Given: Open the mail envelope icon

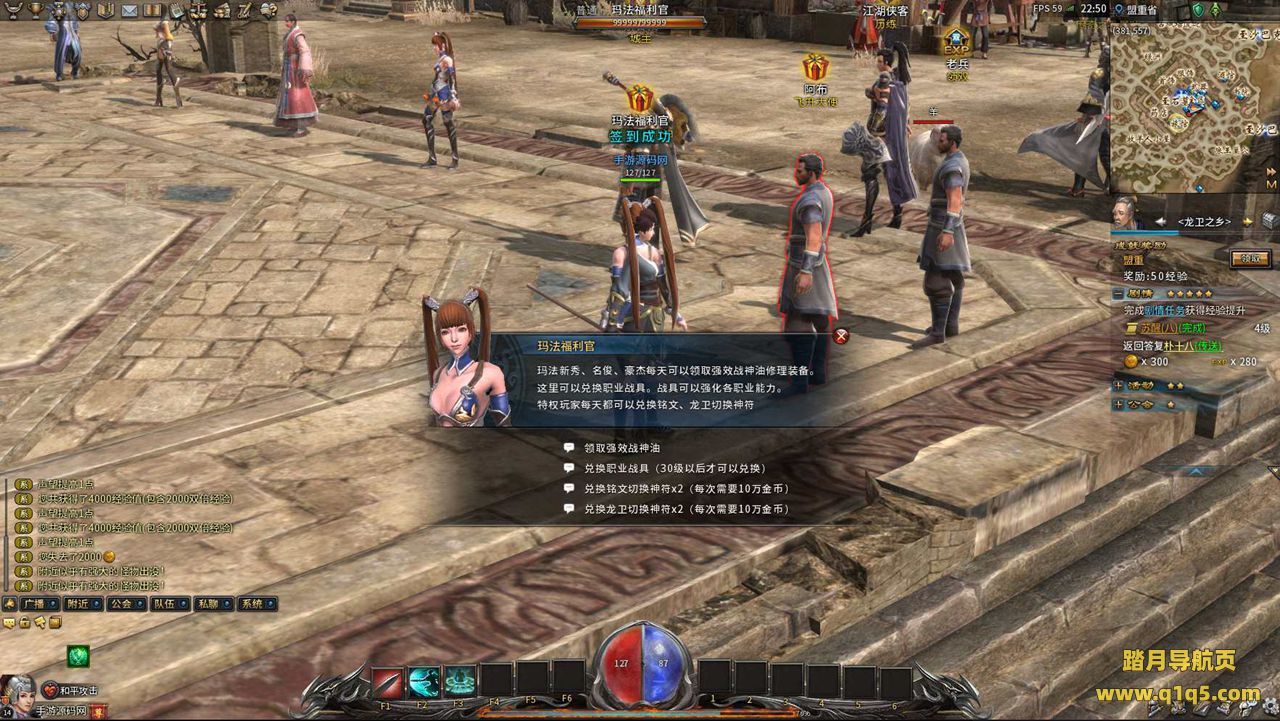Looking at the screenshot, I should coord(129,10).
